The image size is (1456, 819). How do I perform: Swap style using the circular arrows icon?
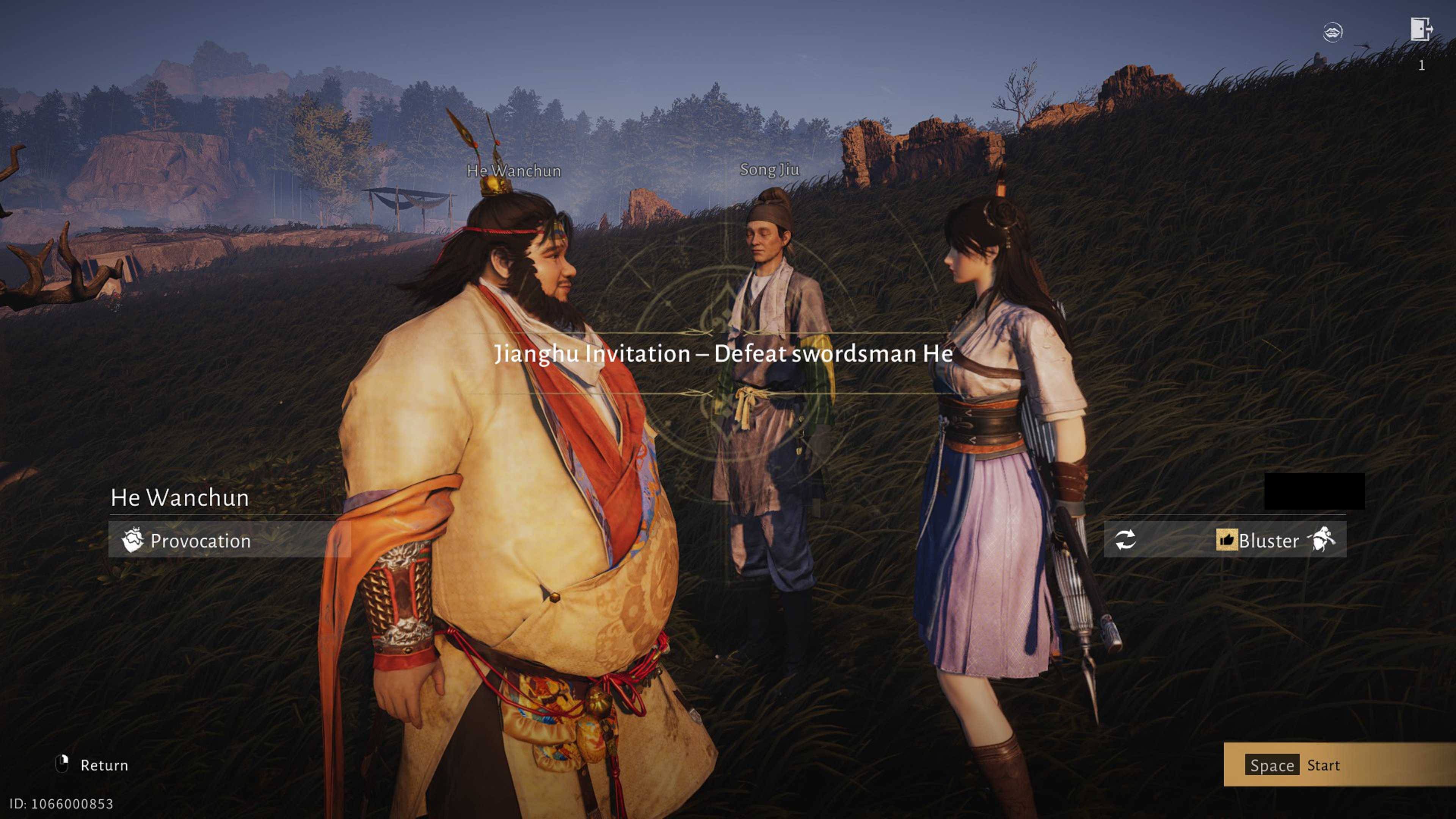point(1125,540)
